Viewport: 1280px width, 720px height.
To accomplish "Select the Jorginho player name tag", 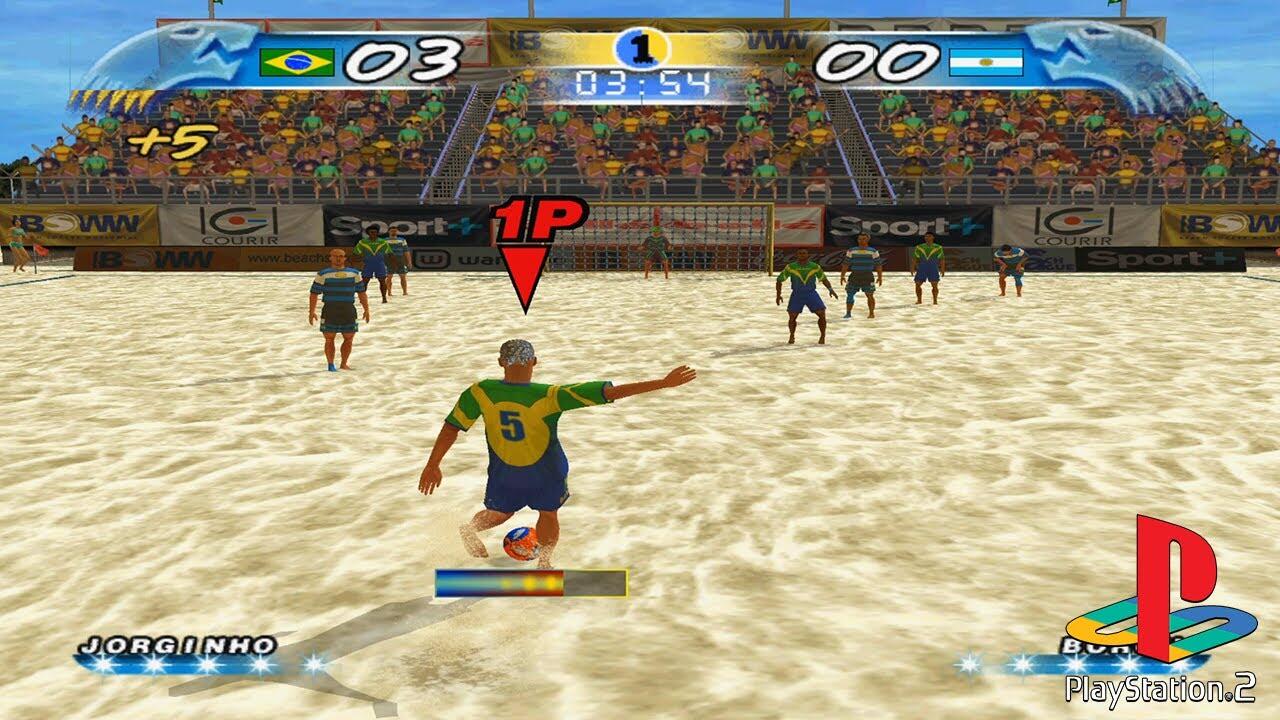I will pos(176,645).
